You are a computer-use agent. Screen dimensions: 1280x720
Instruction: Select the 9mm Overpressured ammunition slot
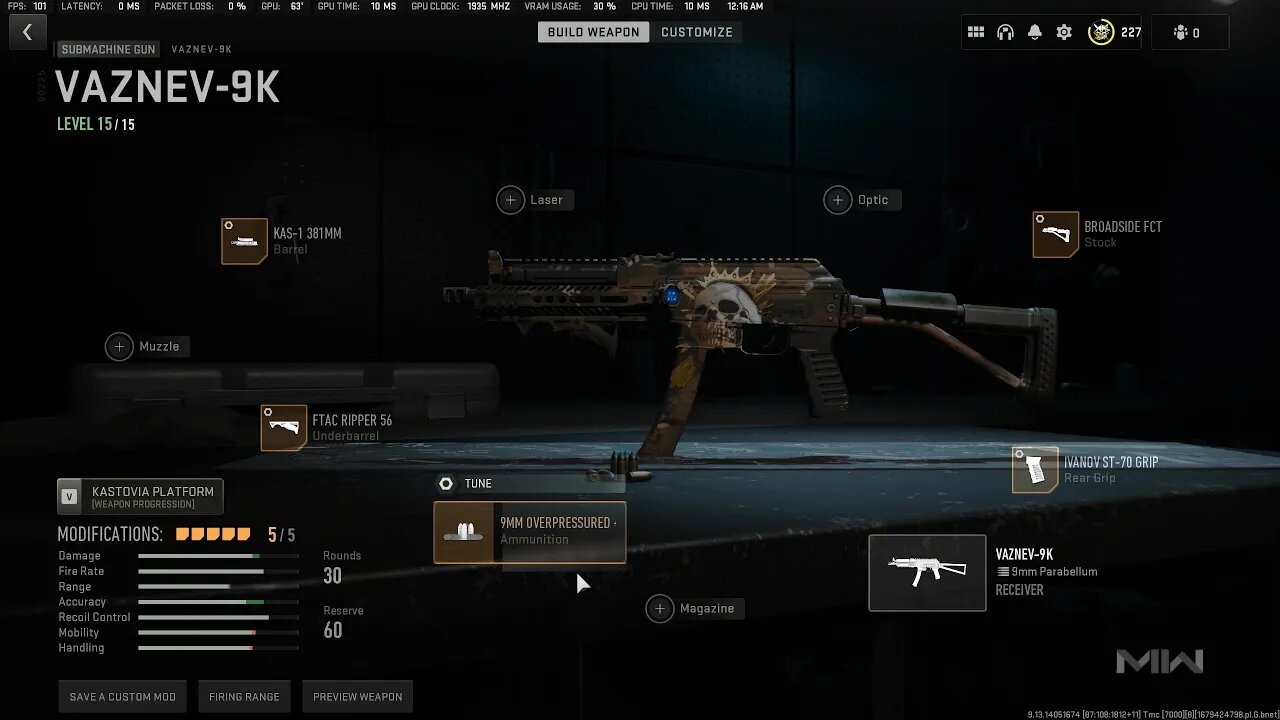tap(530, 532)
